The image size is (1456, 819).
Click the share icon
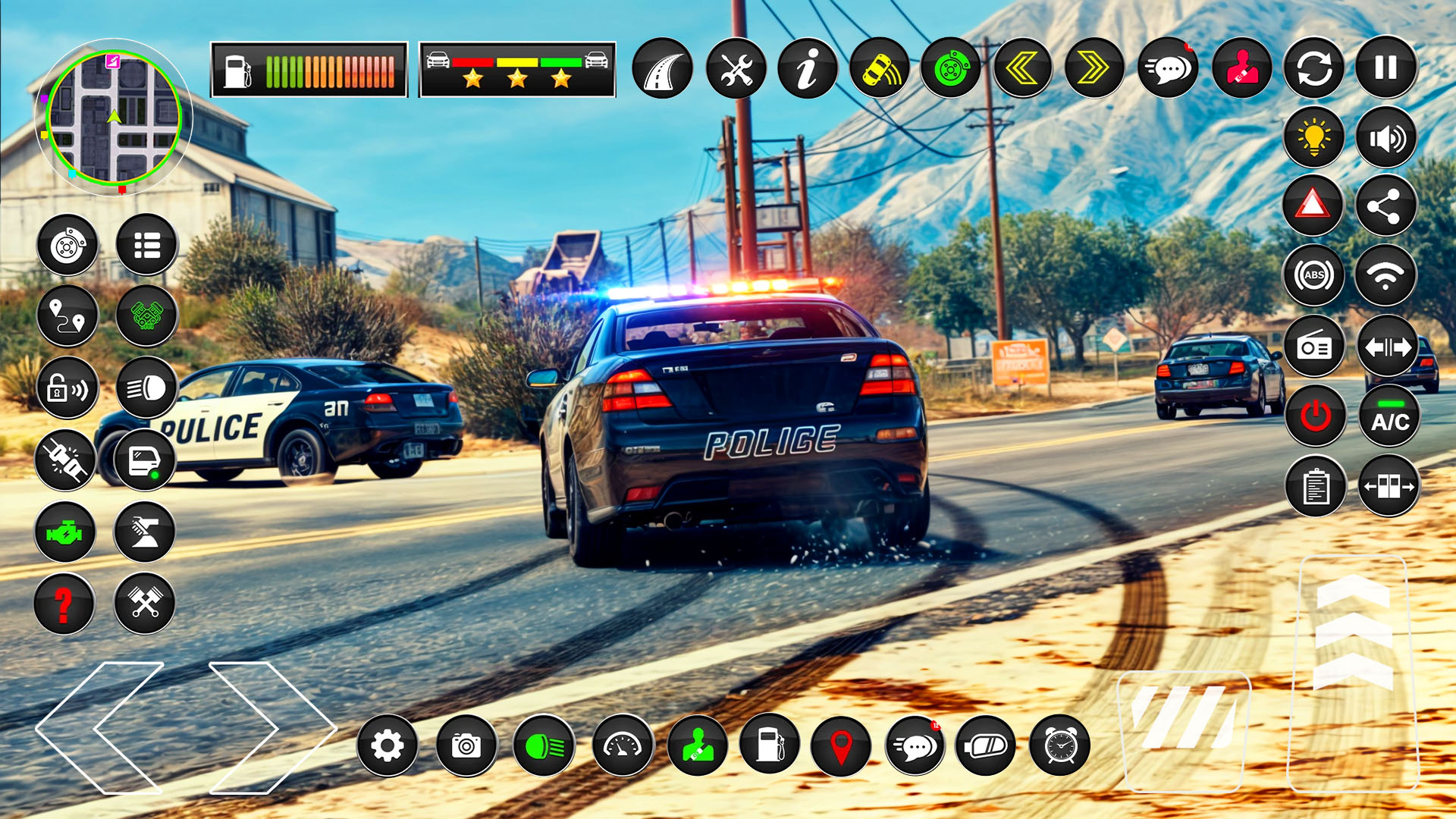(1385, 206)
